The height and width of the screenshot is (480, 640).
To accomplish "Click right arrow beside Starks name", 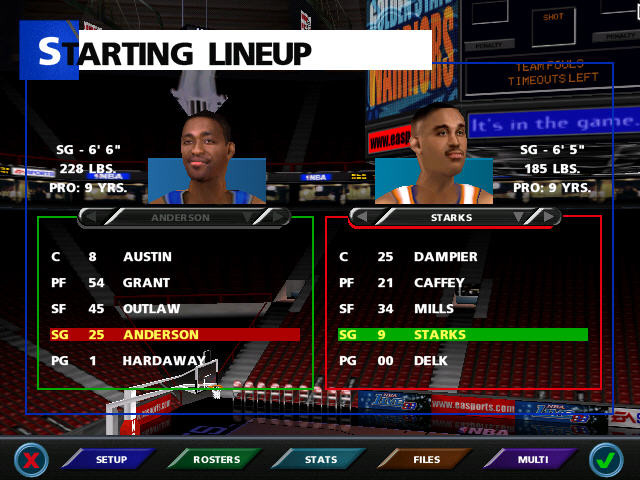I will point(550,217).
